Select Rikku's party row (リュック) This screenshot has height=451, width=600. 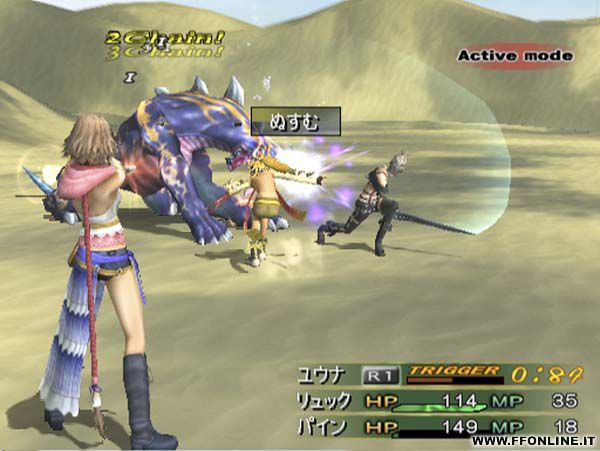(325, 401)
